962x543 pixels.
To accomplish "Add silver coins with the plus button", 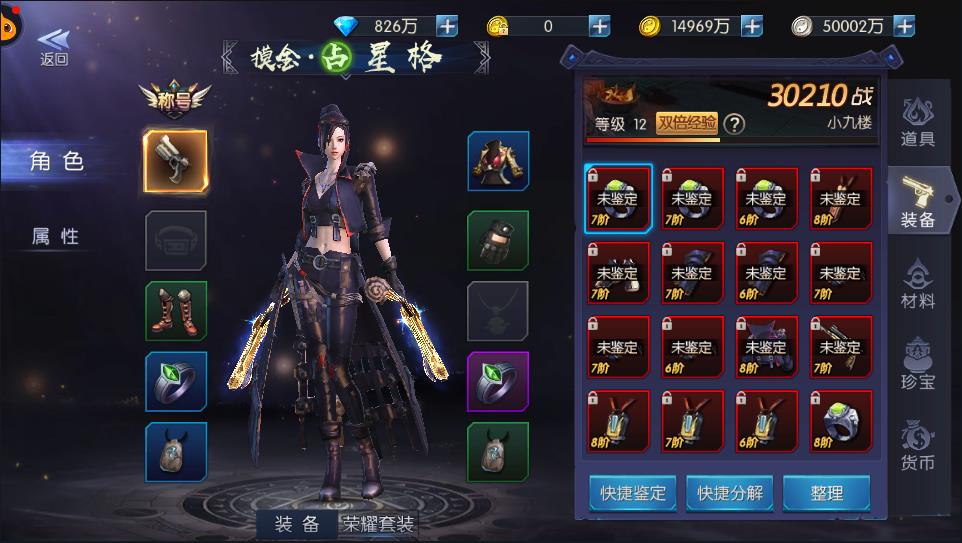I will click(903, 26).
